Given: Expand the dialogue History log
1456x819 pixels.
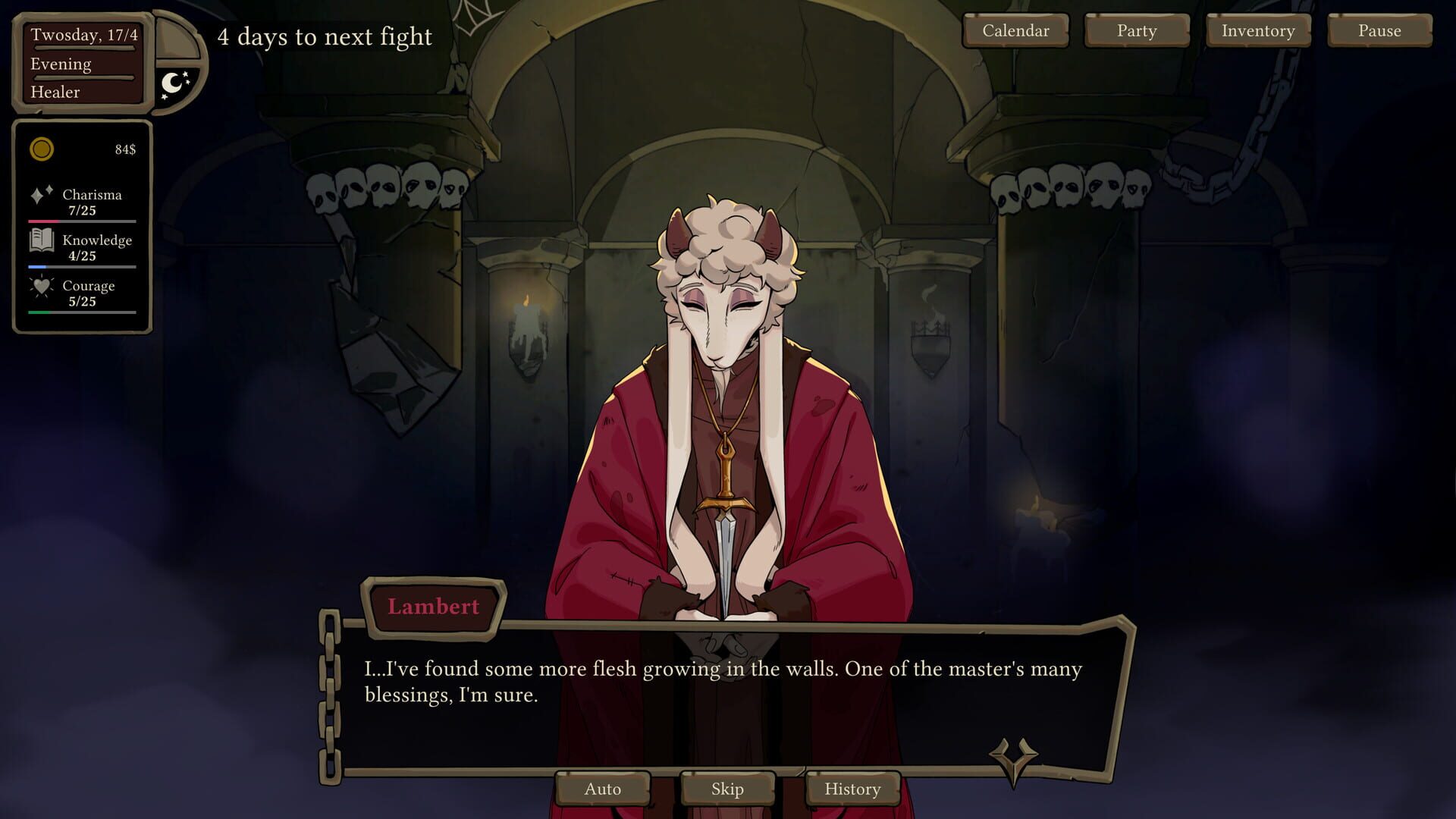Looking at the screenshot, I should pos(852,789).
